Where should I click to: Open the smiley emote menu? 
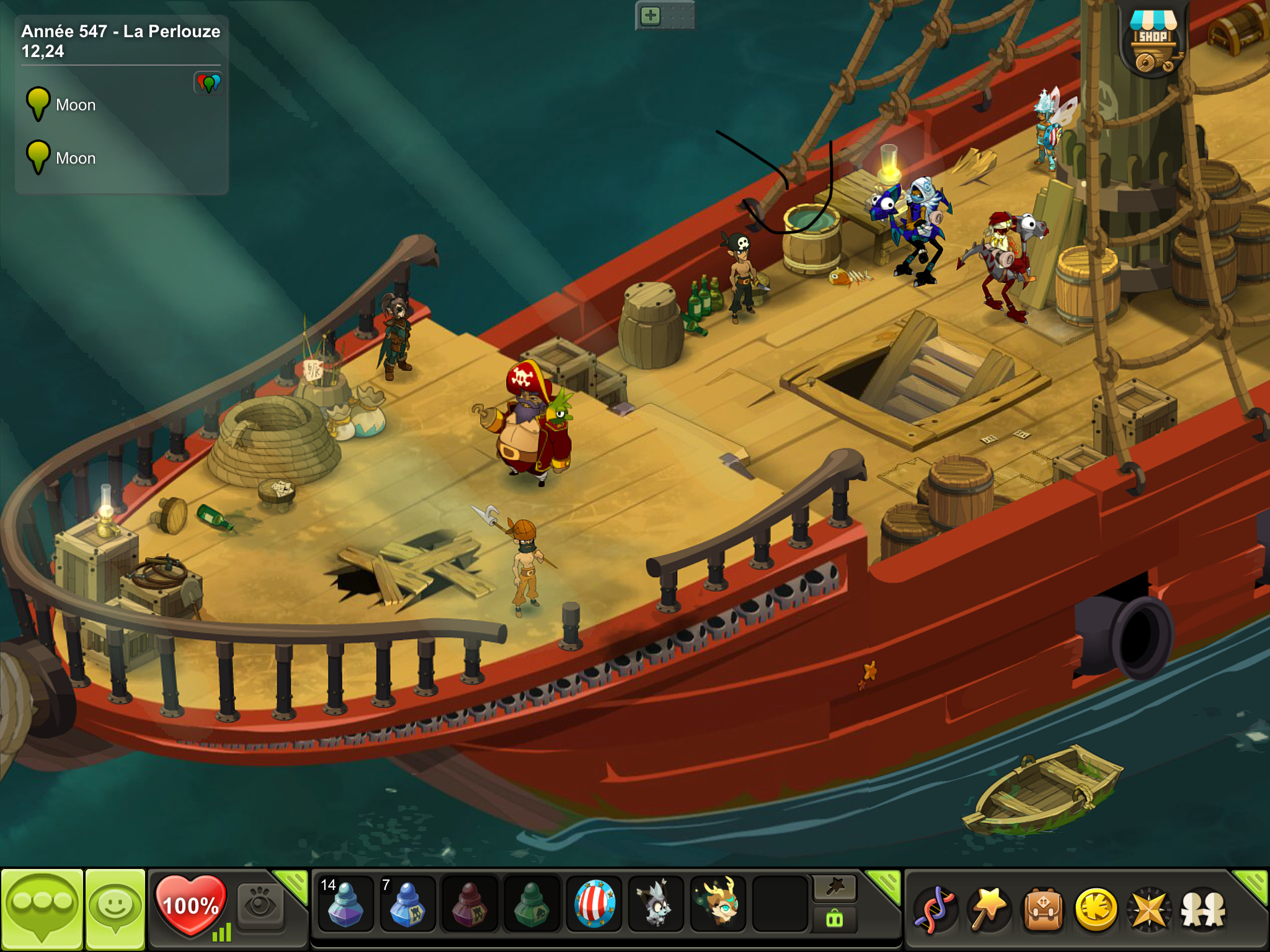coord(115,908)
